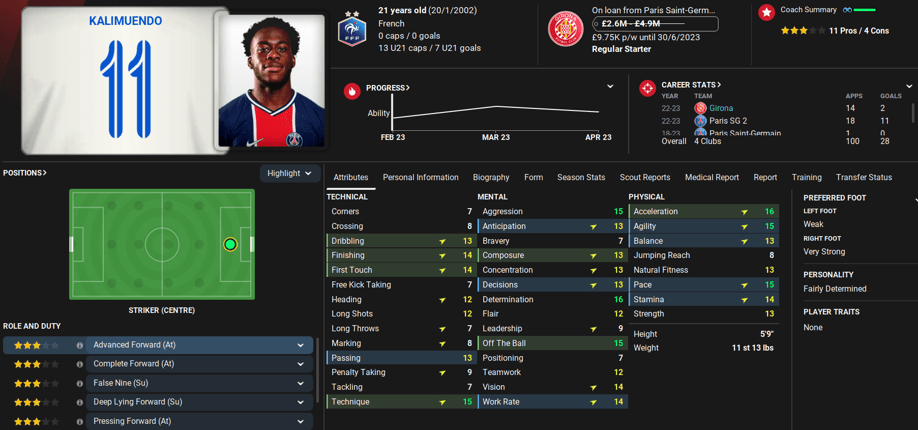Open the Season Stats tab
Screen dimensions: 918x430
tap(581, 177)
